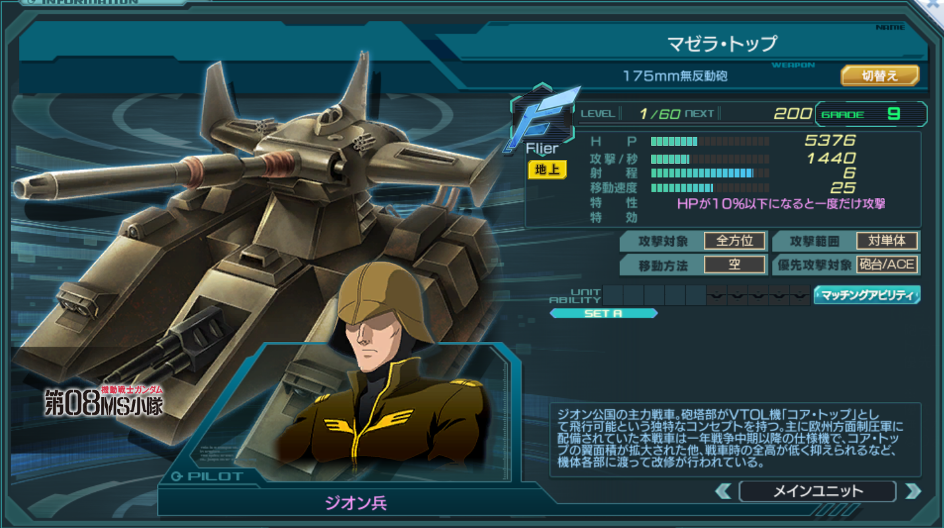
Task: Select the SET A ability set tab
Action: 603,313
